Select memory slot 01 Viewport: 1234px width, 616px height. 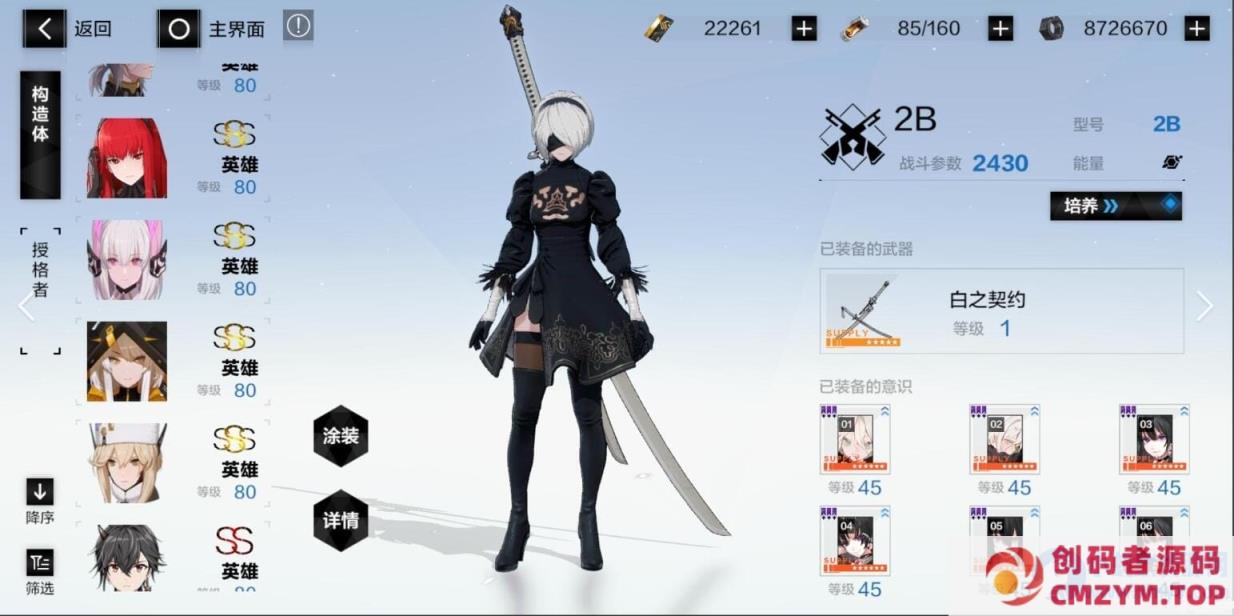point(855,440)
